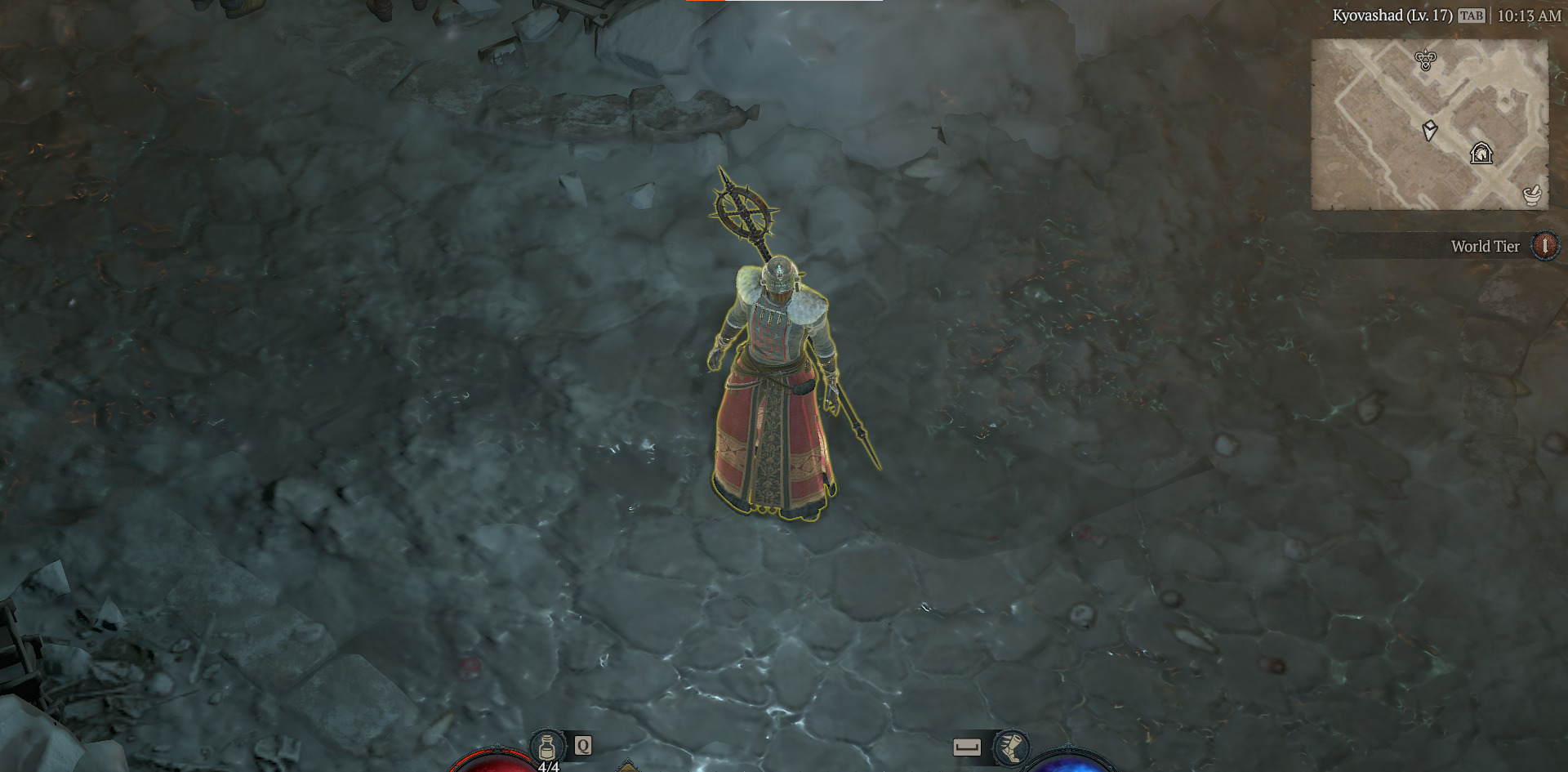Click the mortar and pestle alchemist minimap icon
Screen dimensions: 1568x772
[x=1534, y=194]
